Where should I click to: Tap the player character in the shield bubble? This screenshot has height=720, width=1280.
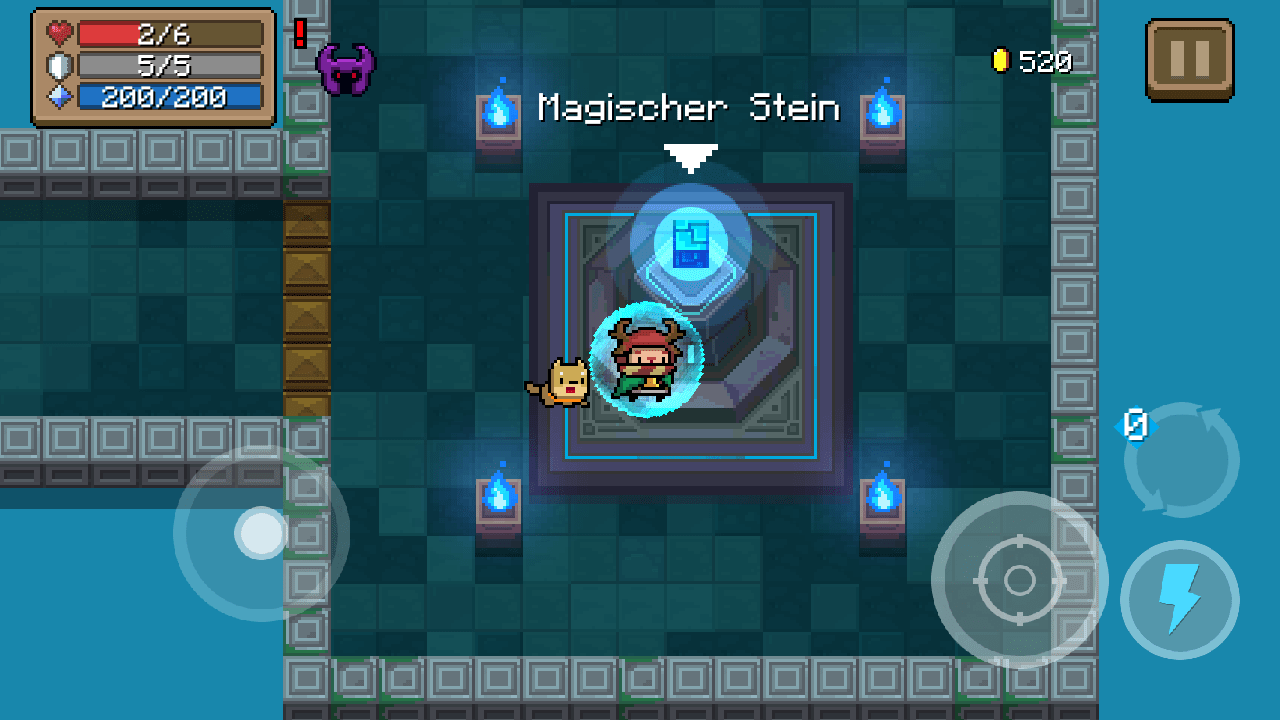pyautogui.click(x=650, y=360)
